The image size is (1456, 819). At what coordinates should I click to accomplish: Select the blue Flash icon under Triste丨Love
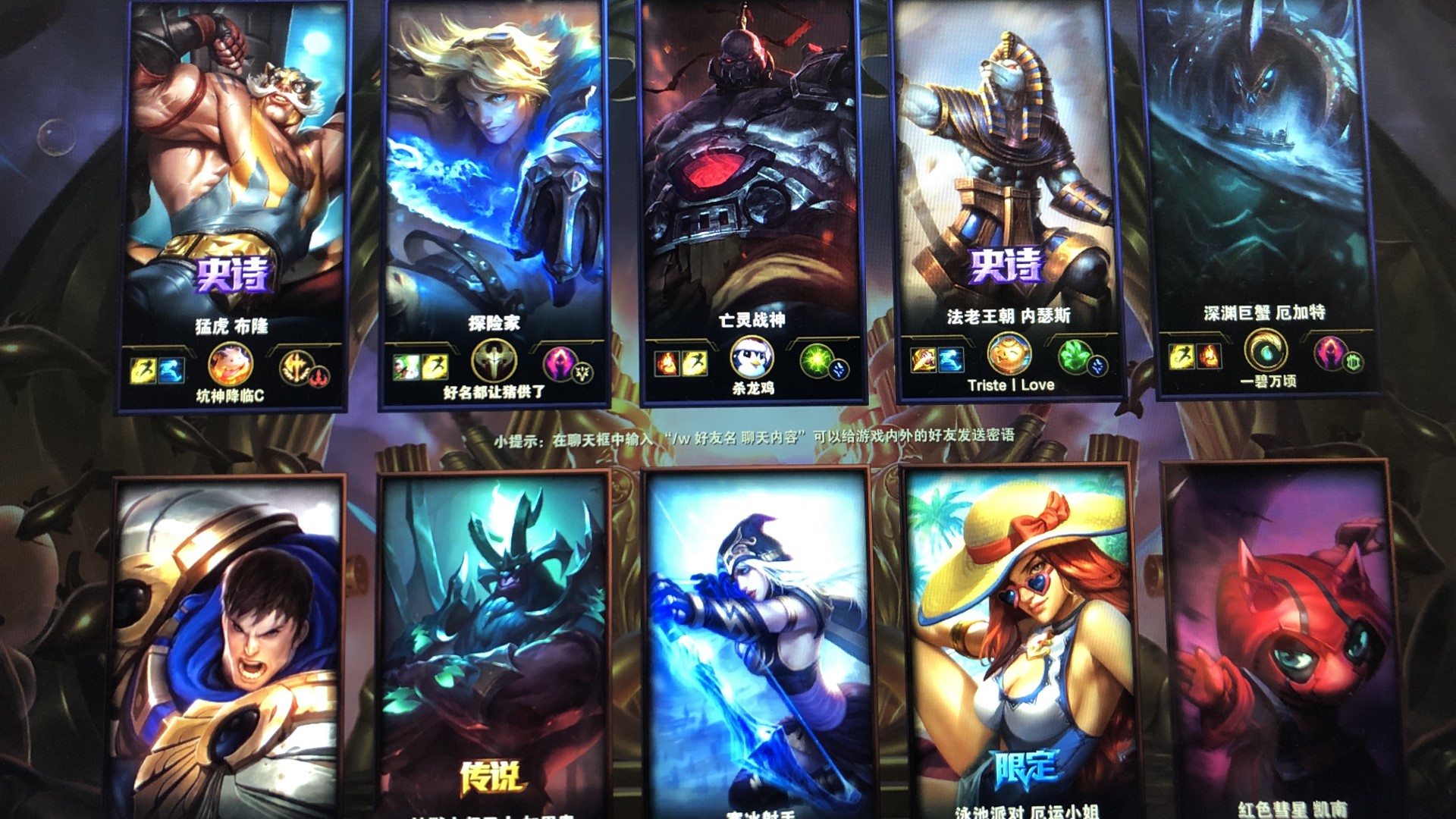pyautogui.click(x=950, y=360)
